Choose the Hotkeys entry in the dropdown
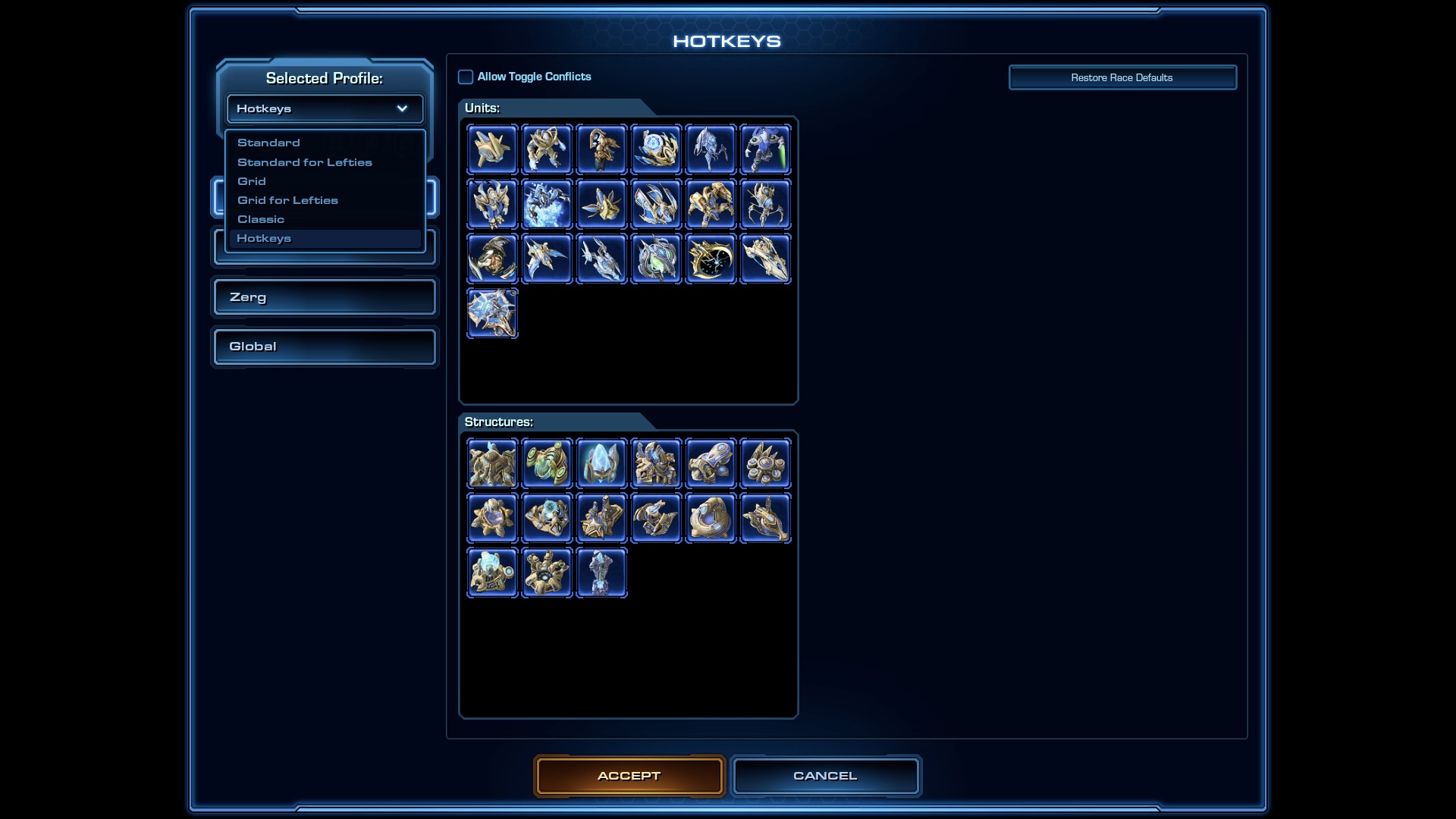This screenshot has height=819, width=1456. pos(264,238)
